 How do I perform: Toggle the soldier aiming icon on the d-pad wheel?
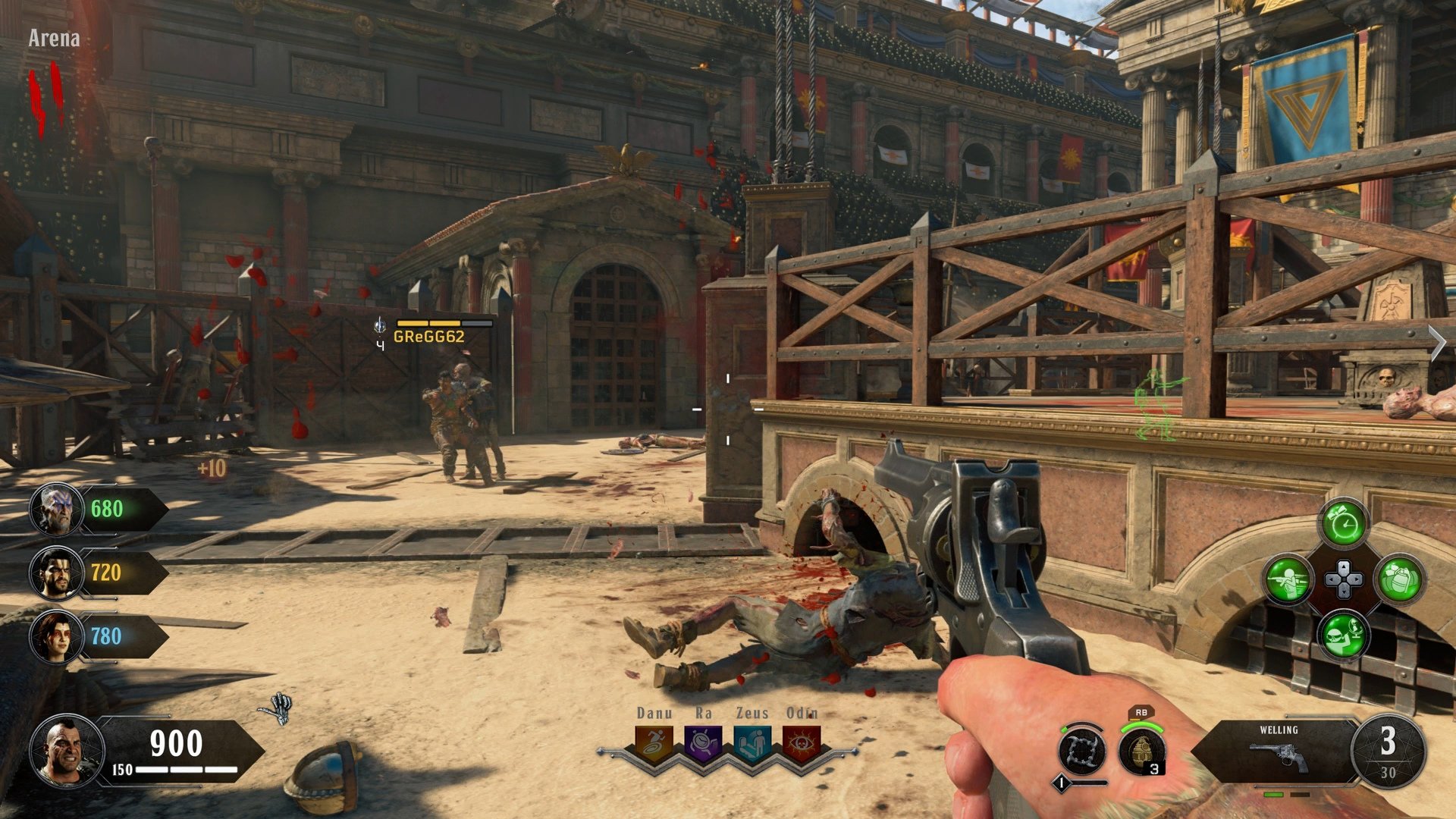click(x=1289, y=580)
